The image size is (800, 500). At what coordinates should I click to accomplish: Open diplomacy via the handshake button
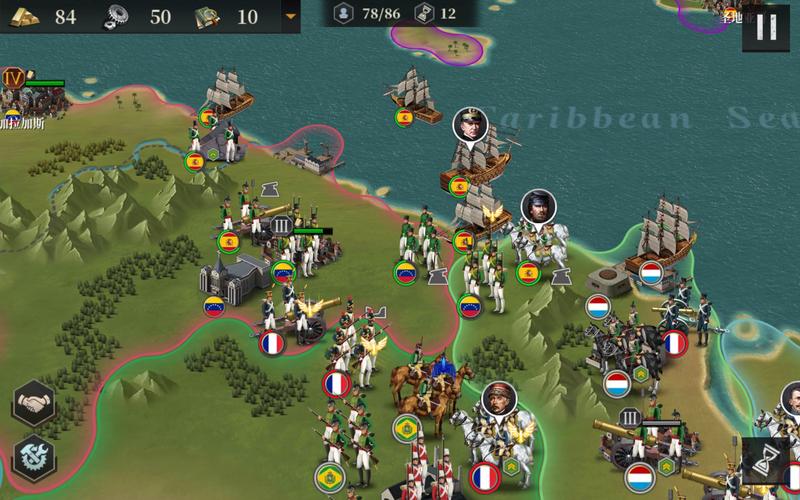click(x=34, y=403)
